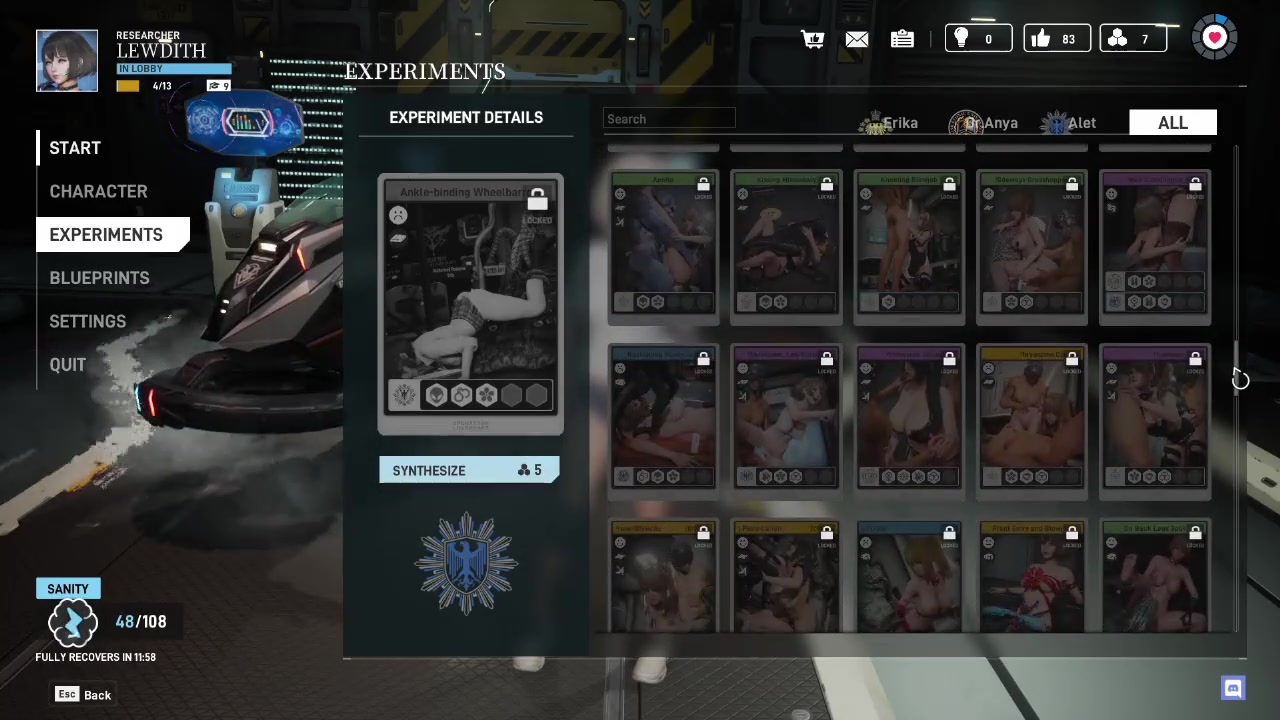
Task: Open the Discord link icon
Action: point(1233,688)
